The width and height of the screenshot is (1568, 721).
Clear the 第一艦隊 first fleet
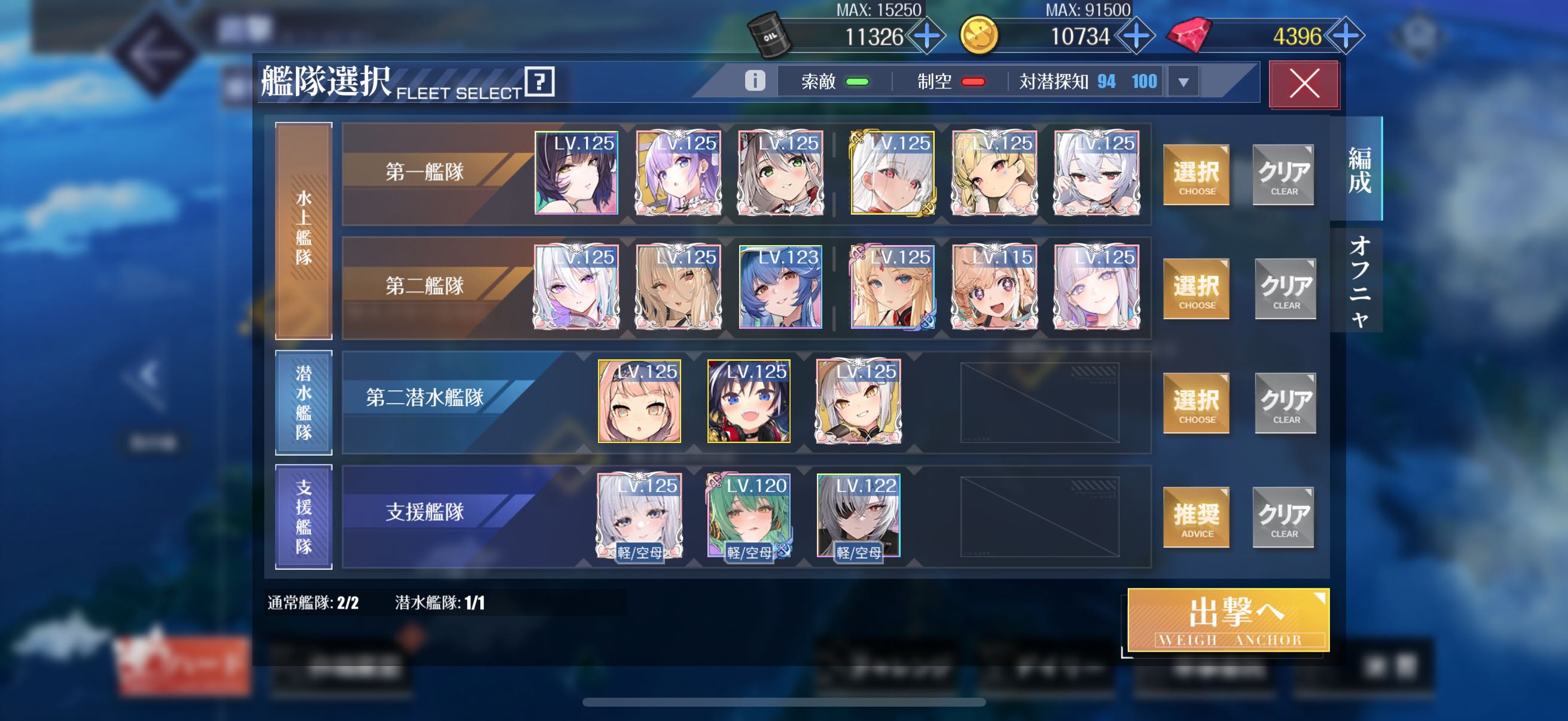[1283, 175]
